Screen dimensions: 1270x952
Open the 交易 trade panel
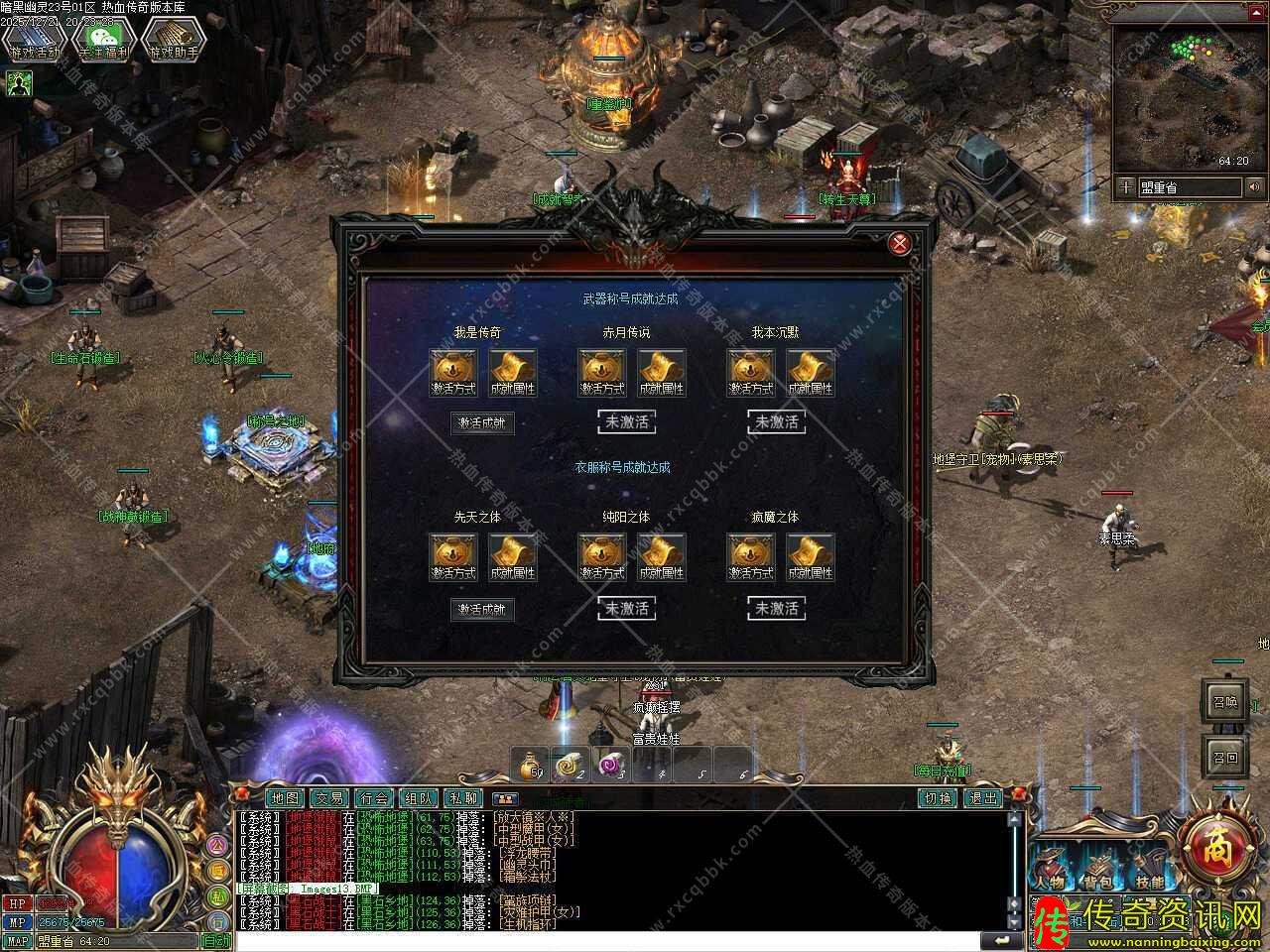[328, 797]
